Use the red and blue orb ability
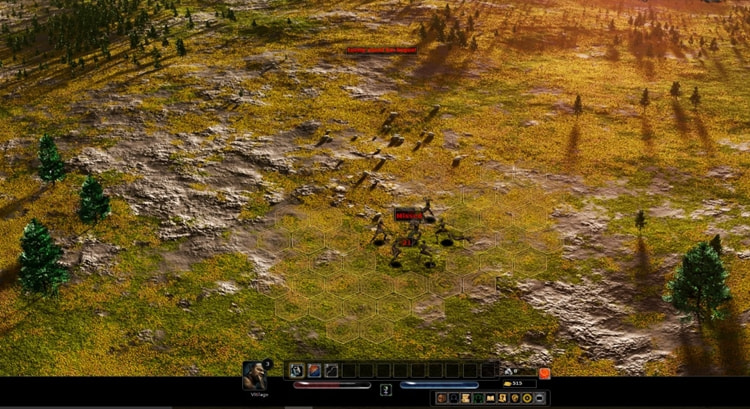Screen dimensions: 750x409 313,371
